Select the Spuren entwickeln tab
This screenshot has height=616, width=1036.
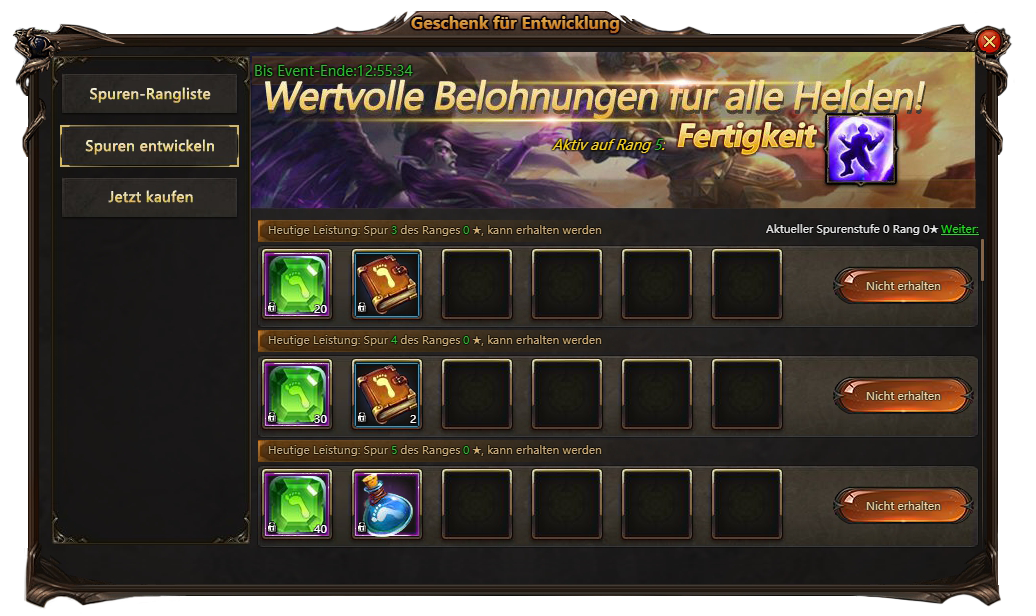149,146
